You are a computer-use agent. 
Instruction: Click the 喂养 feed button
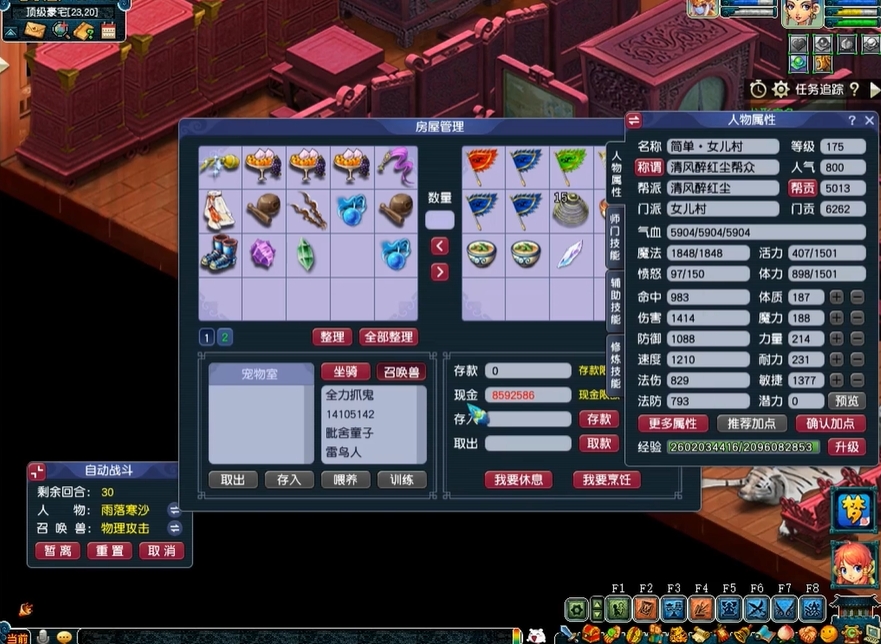345,480
